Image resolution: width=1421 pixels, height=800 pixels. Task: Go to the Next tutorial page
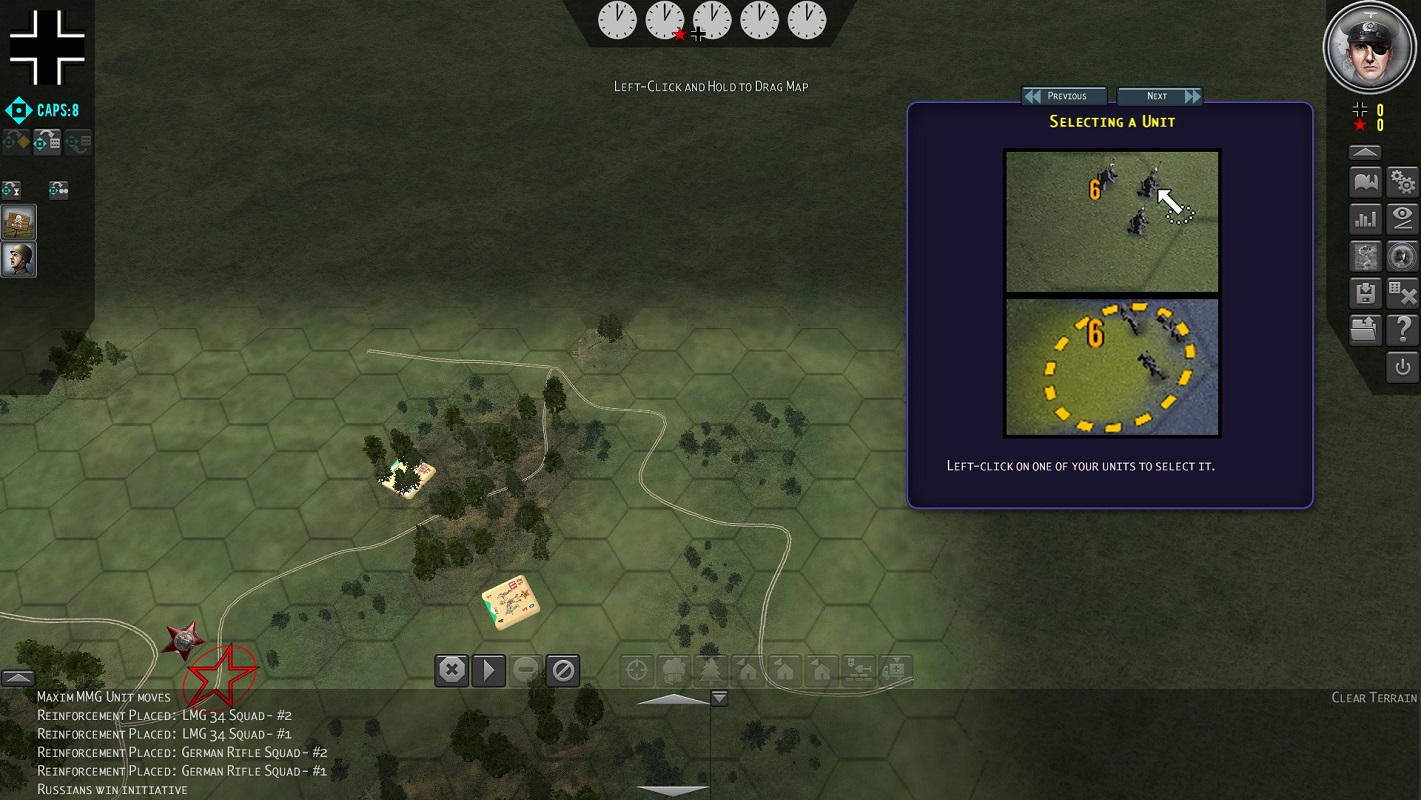(x=1159, y=96)
